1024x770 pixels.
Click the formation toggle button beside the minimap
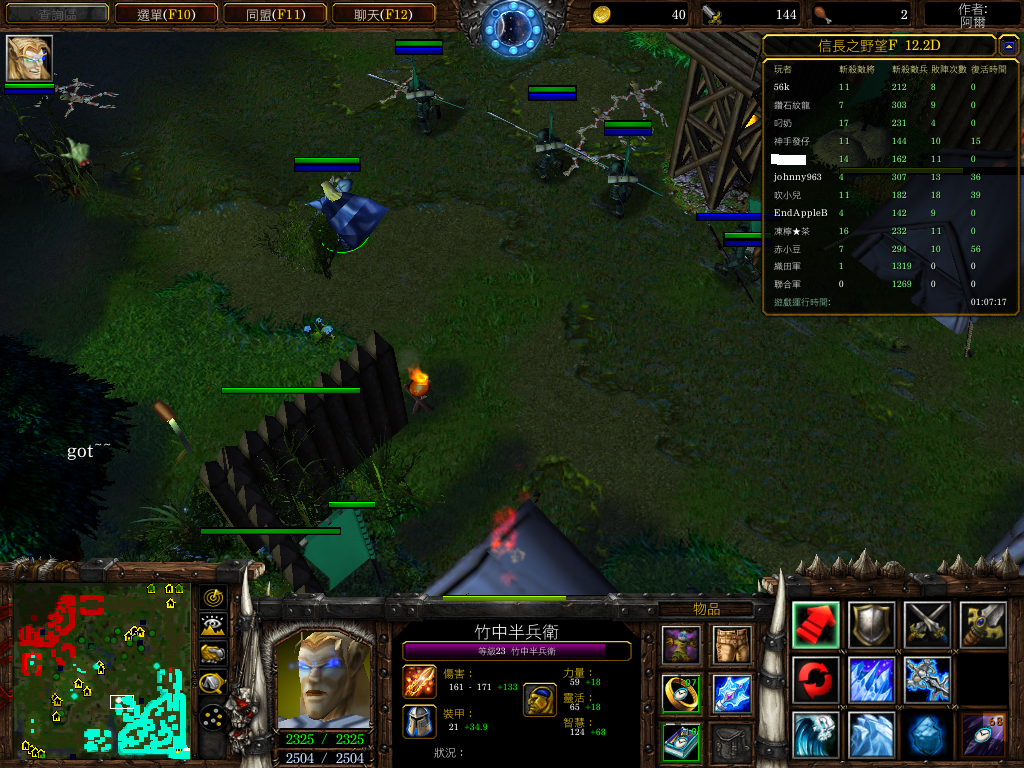pos(212,717)
